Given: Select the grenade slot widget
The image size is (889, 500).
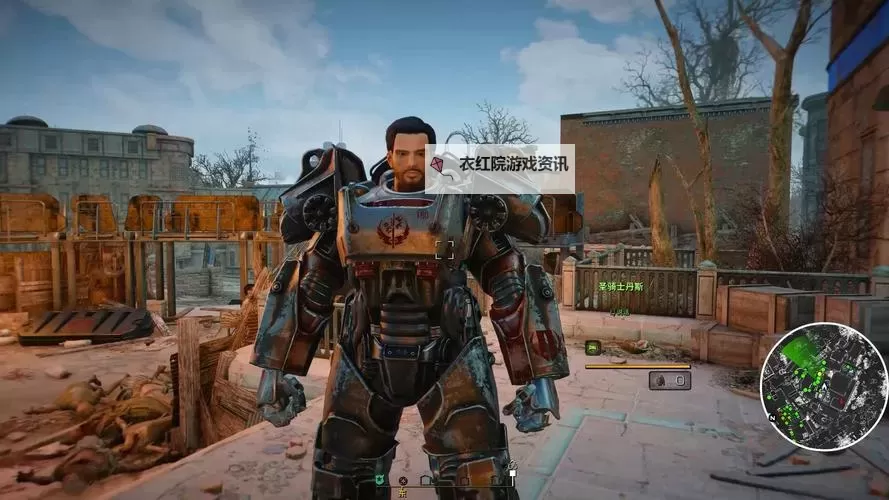Looking at the screenshot, I should tap(668, 380).
